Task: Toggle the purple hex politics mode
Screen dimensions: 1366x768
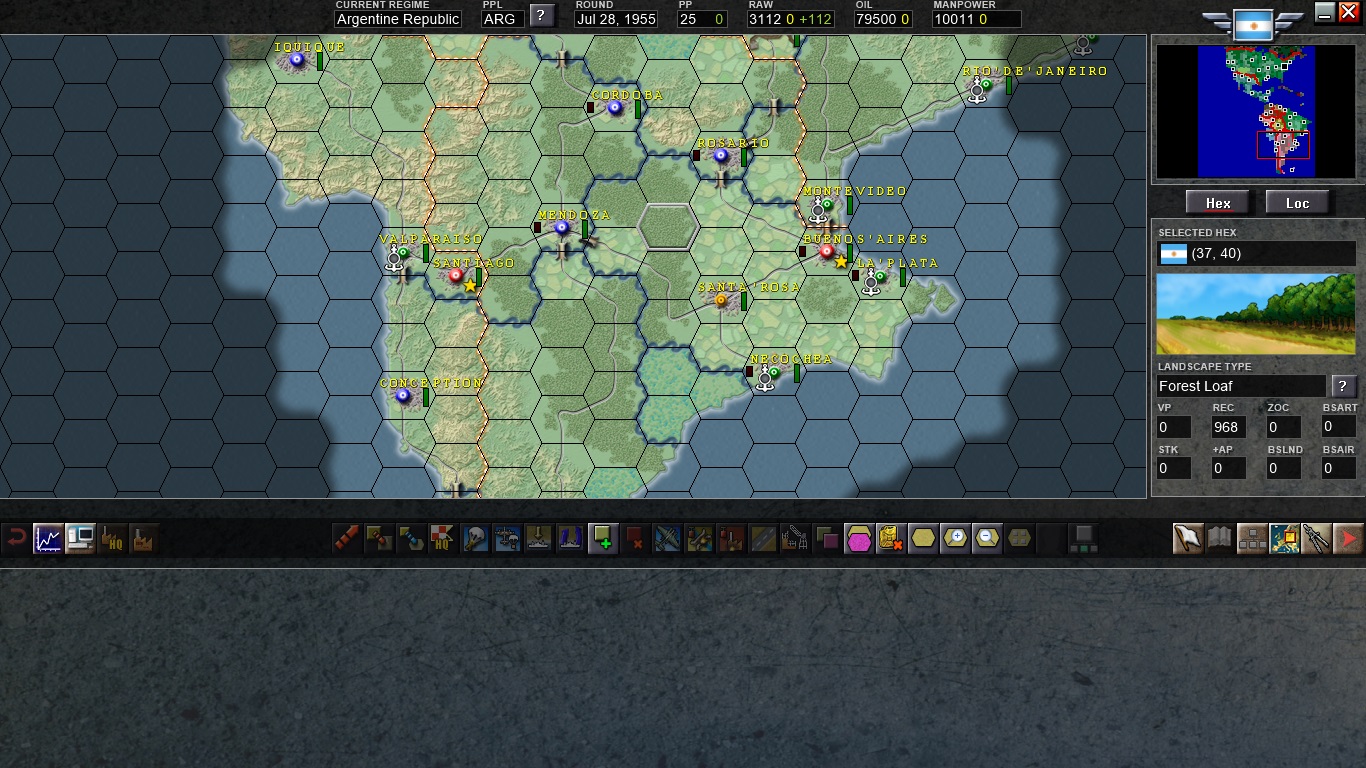Action: click(x=858, y=537)
